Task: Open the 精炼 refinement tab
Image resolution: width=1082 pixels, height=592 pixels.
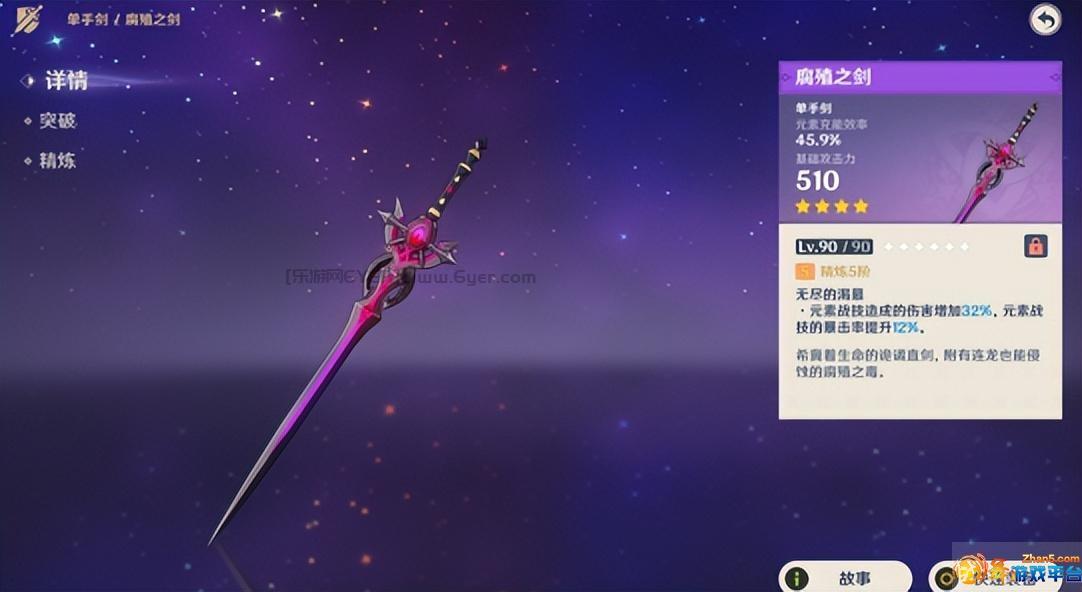Action: [x=57, y=161]
